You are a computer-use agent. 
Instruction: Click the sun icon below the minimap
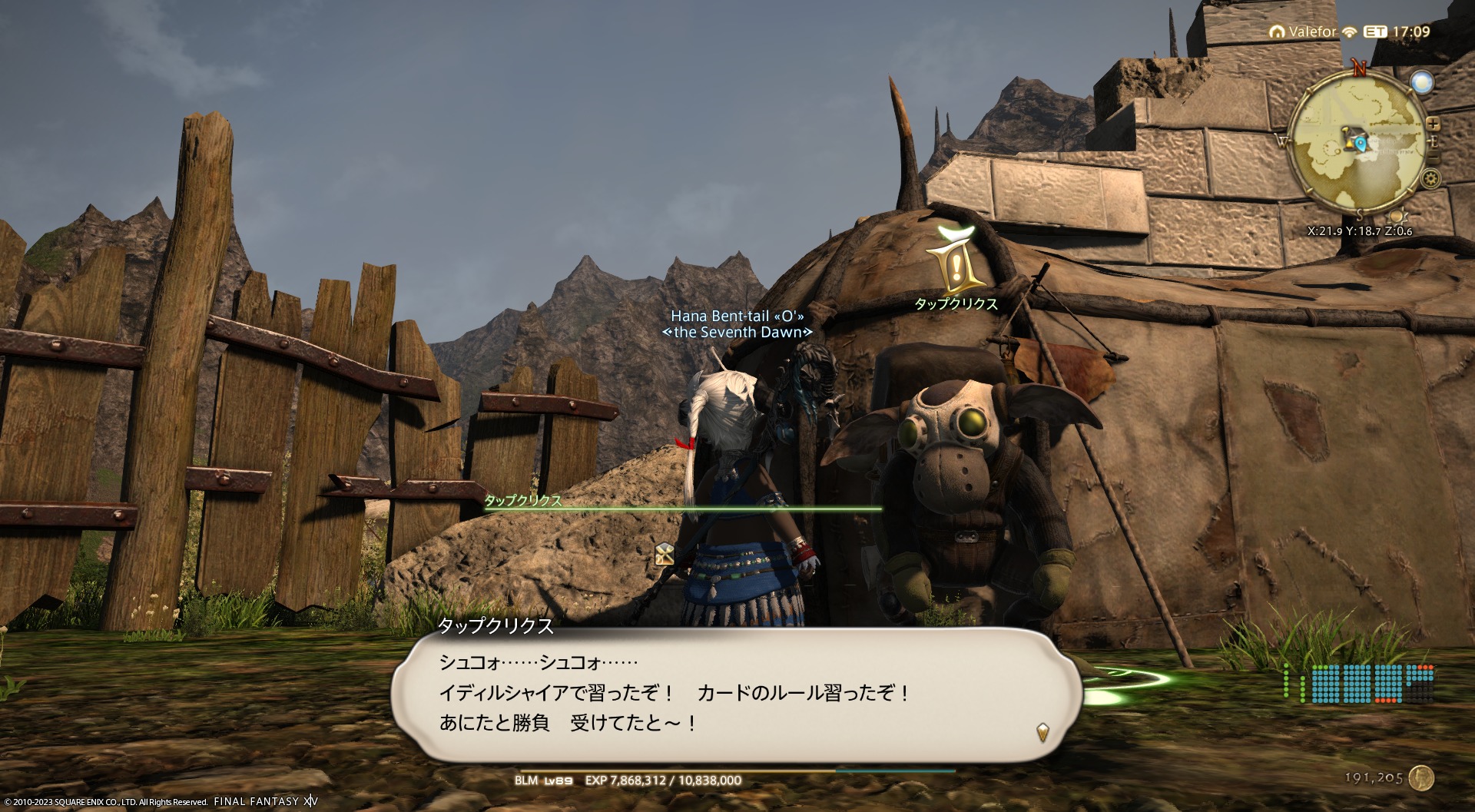[1397, 215]
